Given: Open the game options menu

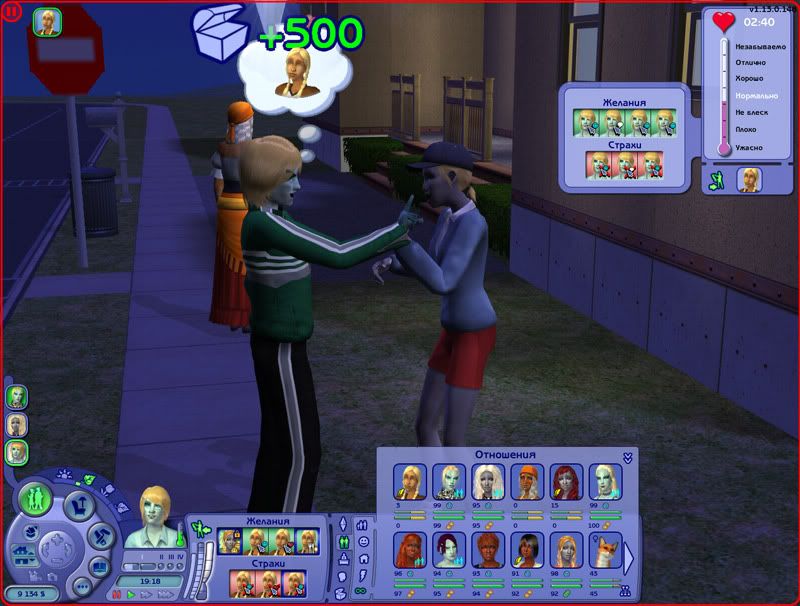Looking at the screenshot, I should tap(82, 586).
